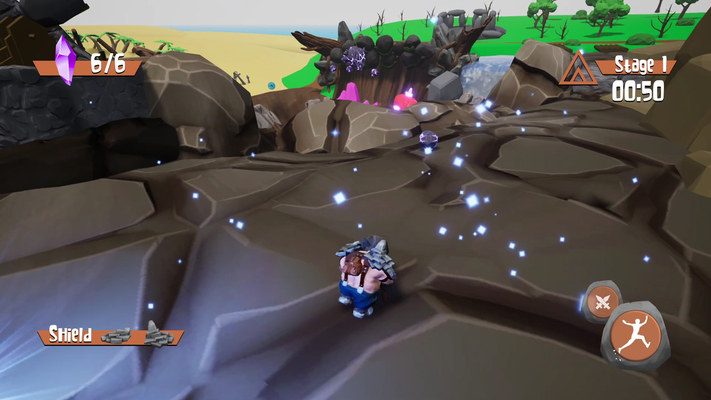
Task: Activate the crossed swords attack button
Action: click(601, 301)
